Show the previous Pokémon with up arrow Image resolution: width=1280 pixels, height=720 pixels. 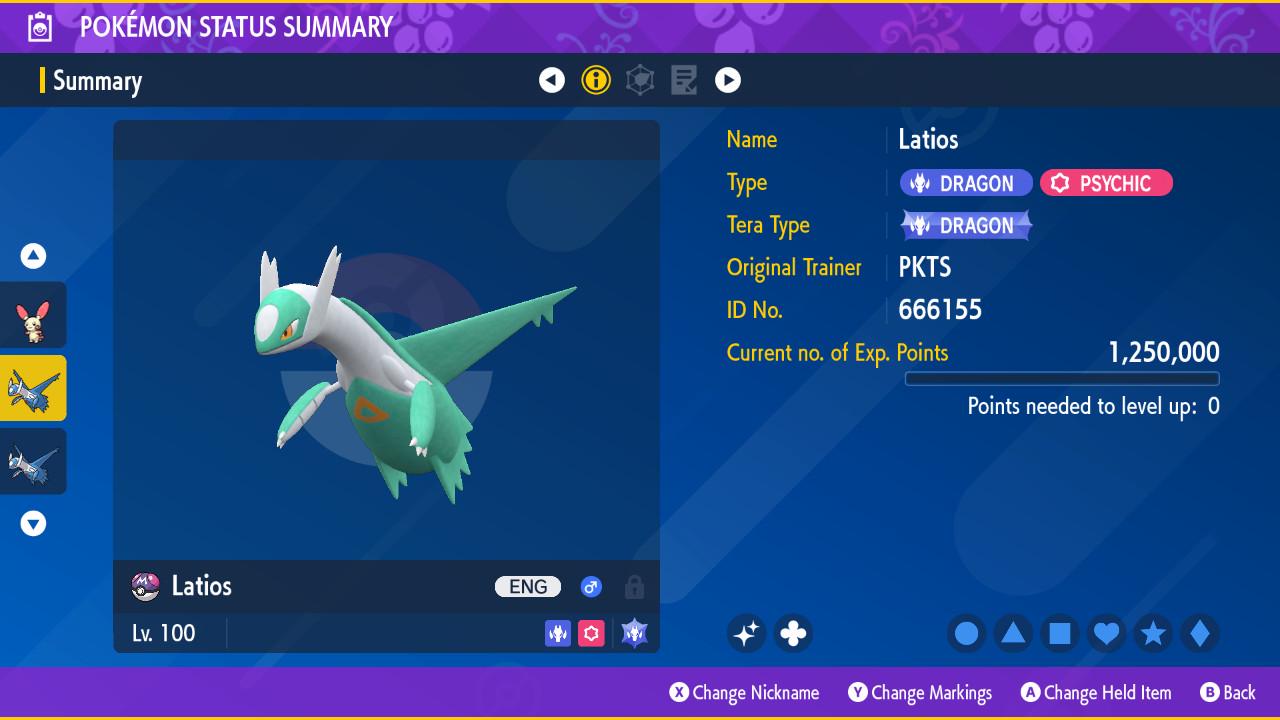click(33, 256)
